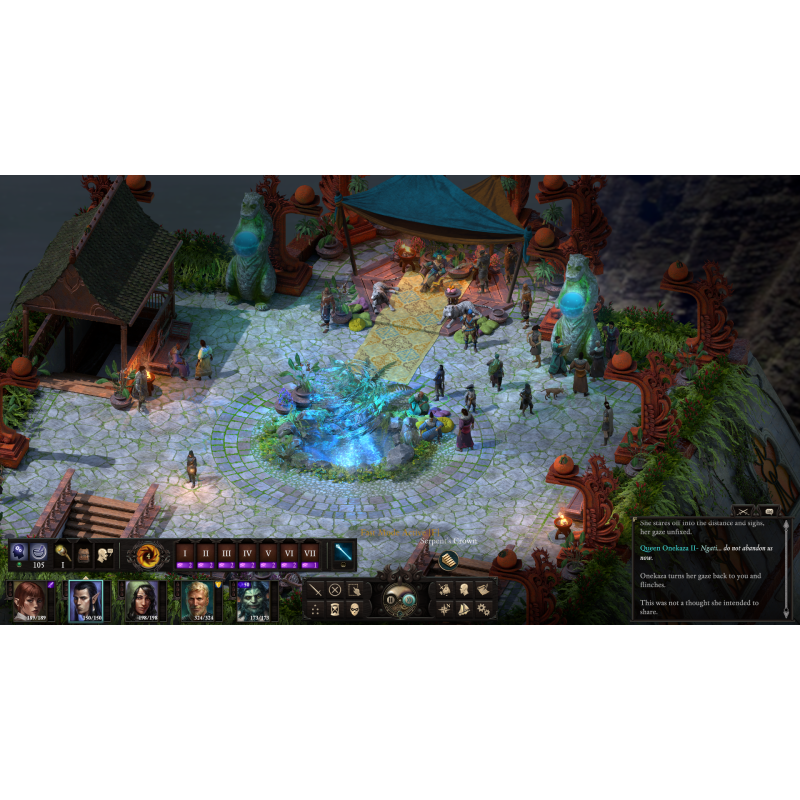Open the gear options menu

pyautogui.click(x=483, y=609)
